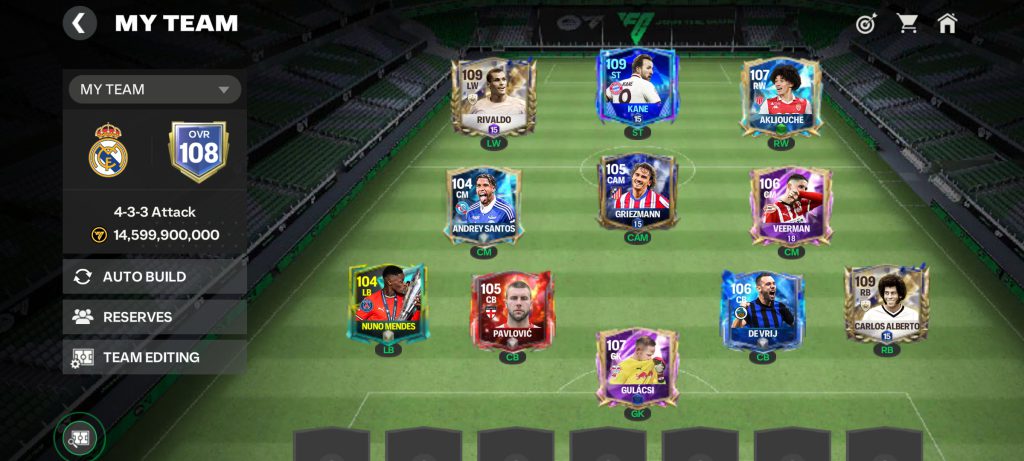Choose the Gulácsi goalkeeper card

637,366
